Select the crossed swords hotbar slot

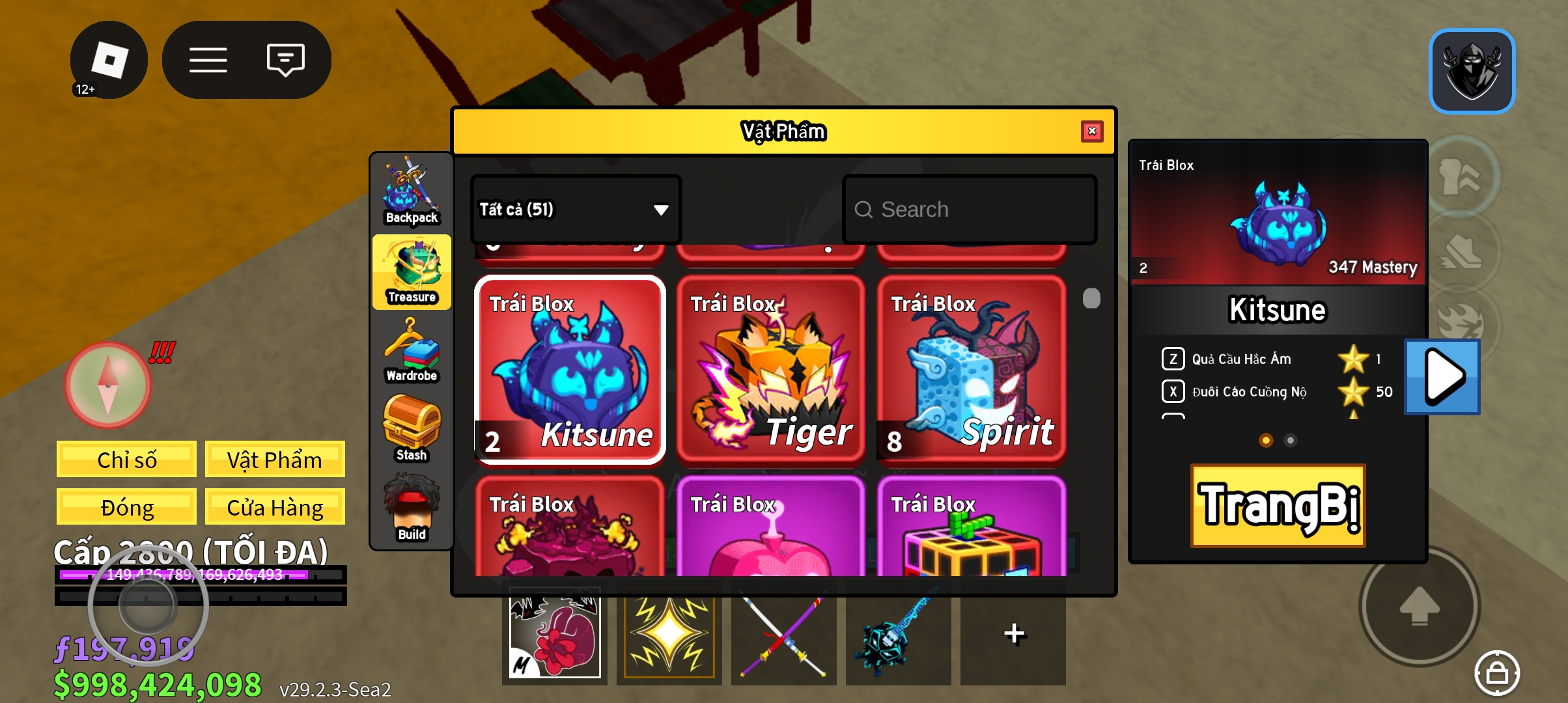coord(783,635)
